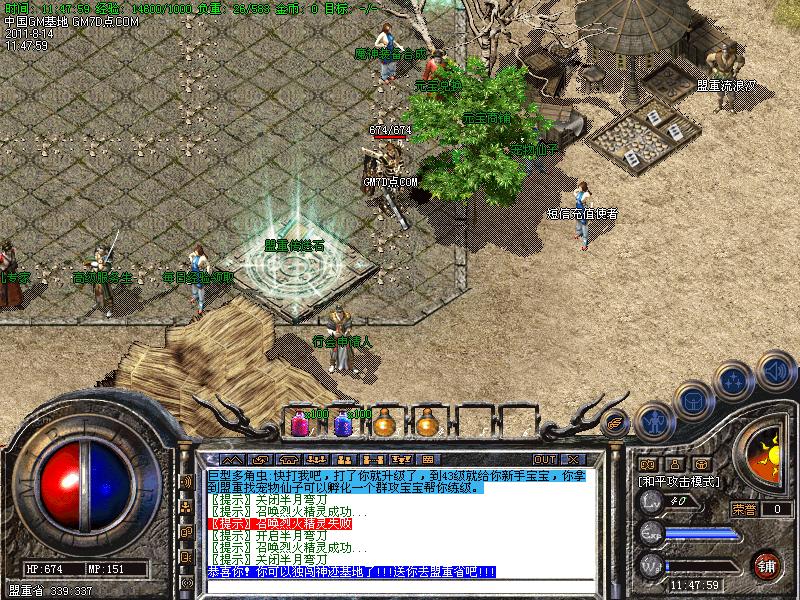Open the character status round button
Screen dimensions: 800x600
(653, 421)
